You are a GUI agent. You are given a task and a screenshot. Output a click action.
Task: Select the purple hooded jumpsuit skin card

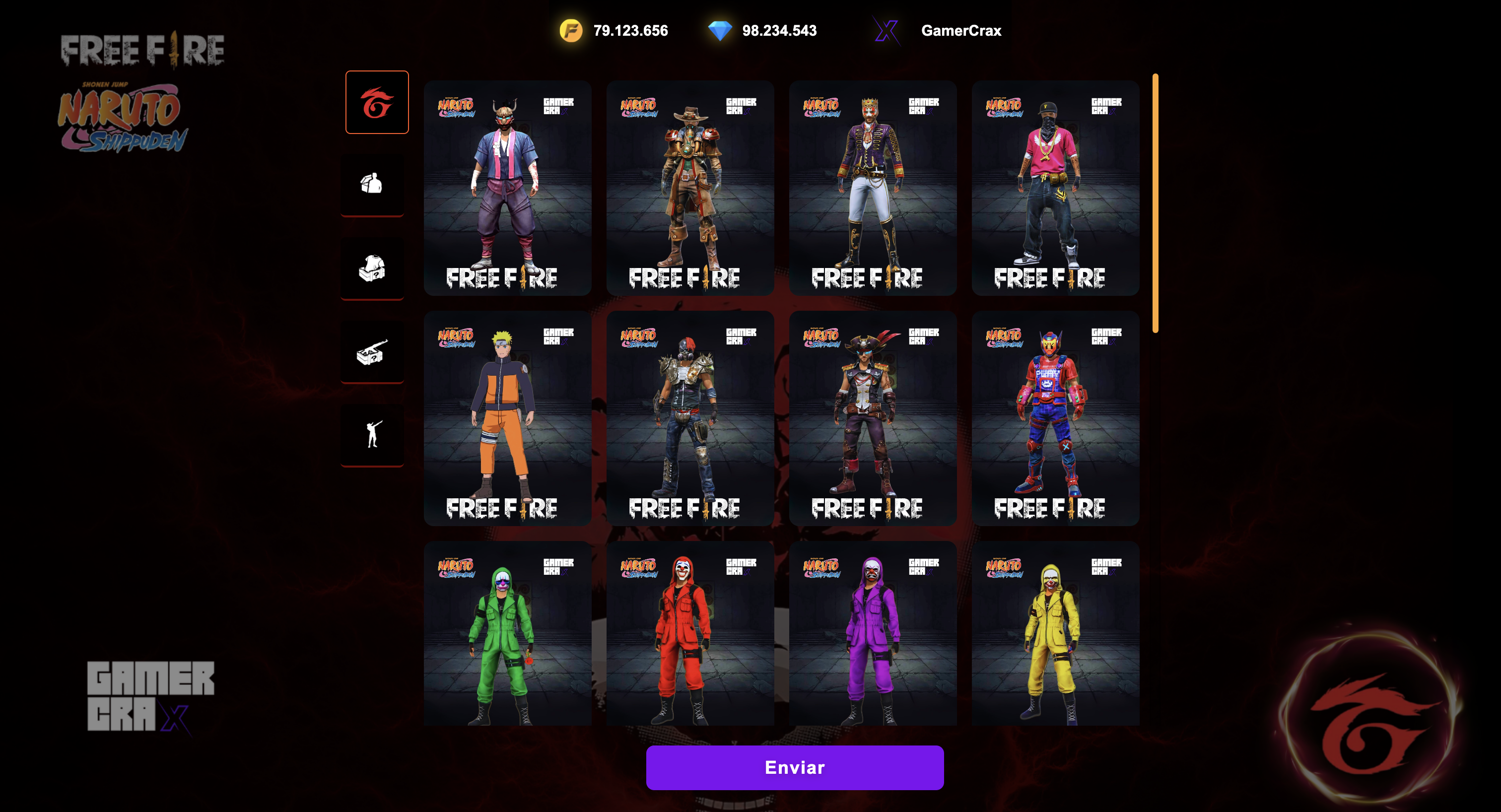pyautogui.click(x=872, y=633)
